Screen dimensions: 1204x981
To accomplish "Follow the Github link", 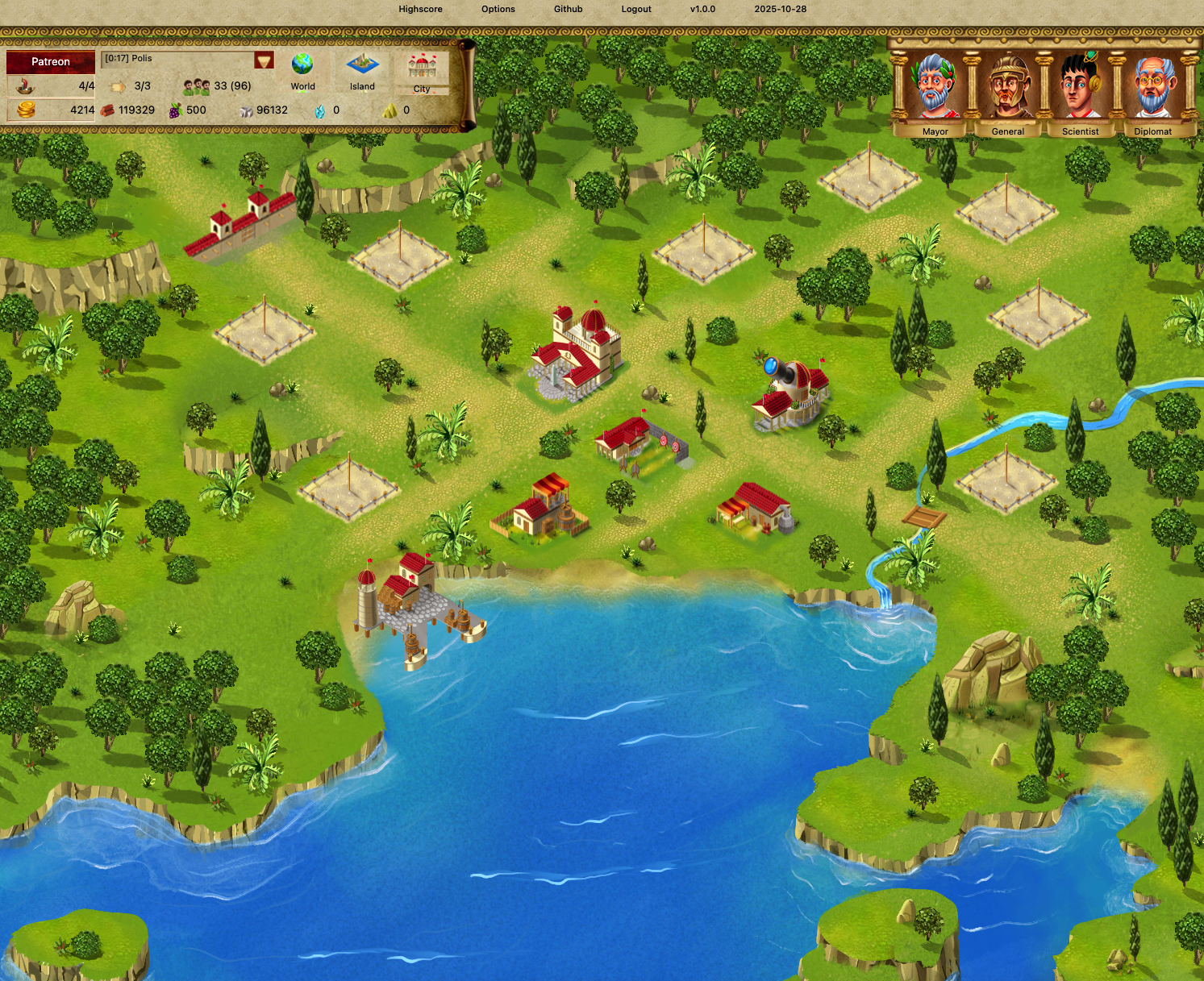I will pos(568,10).
